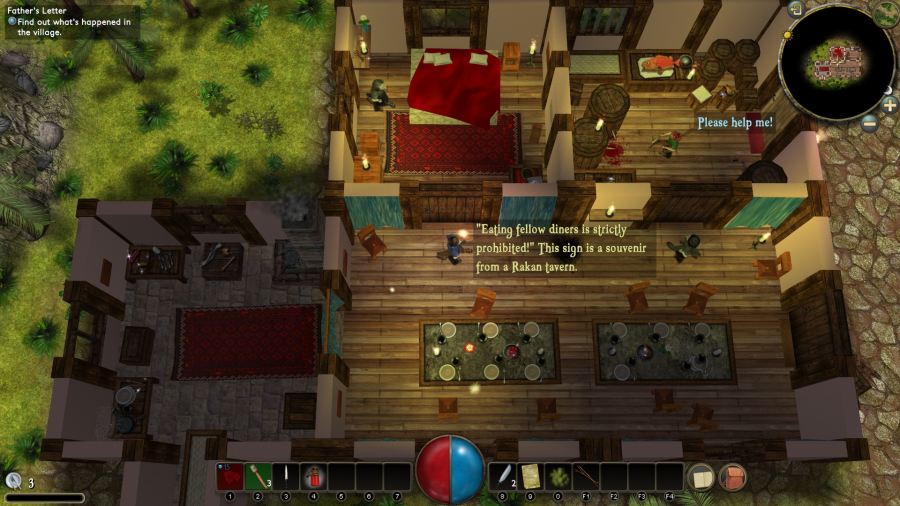Select the sticks item in slot F1
Image resolution: width=900 pixels, height=506 pixels.
(x=586, y=476)
